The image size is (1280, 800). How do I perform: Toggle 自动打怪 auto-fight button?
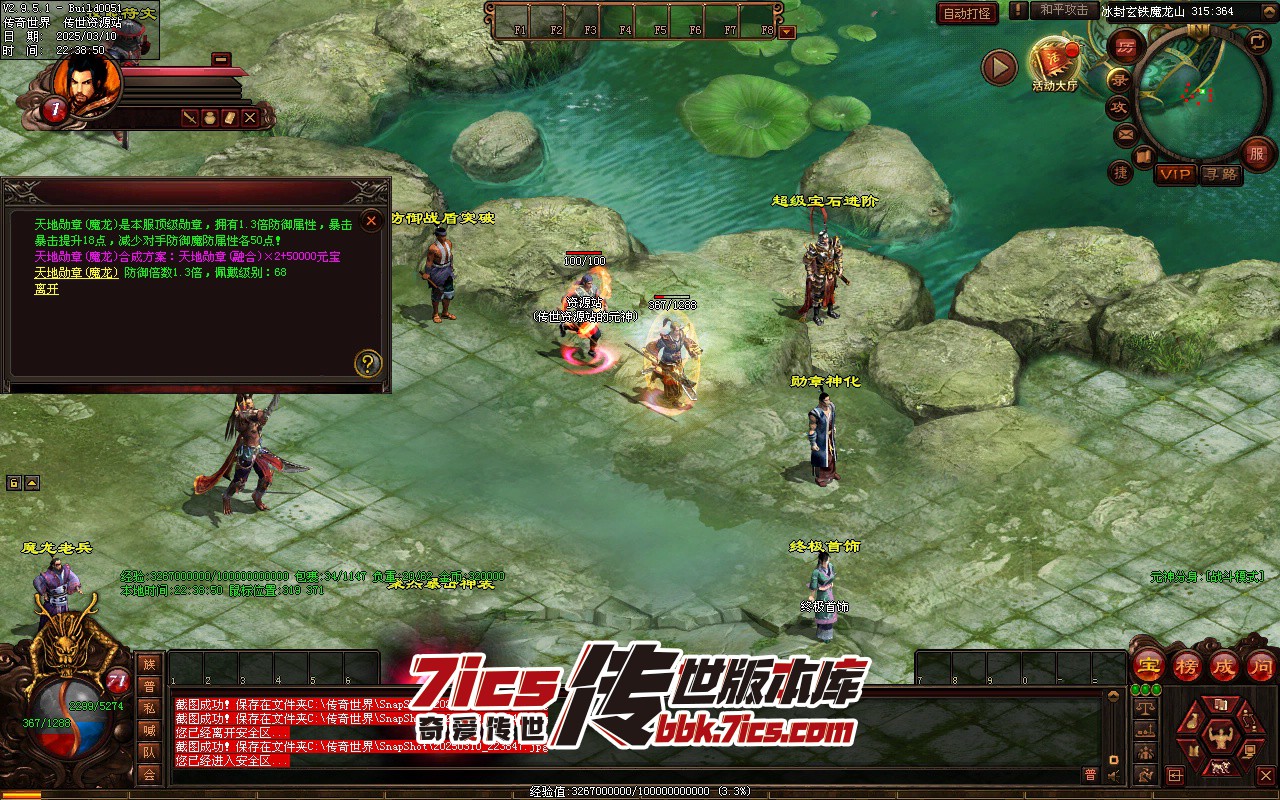pyautogui.click(x=967, y=14)
